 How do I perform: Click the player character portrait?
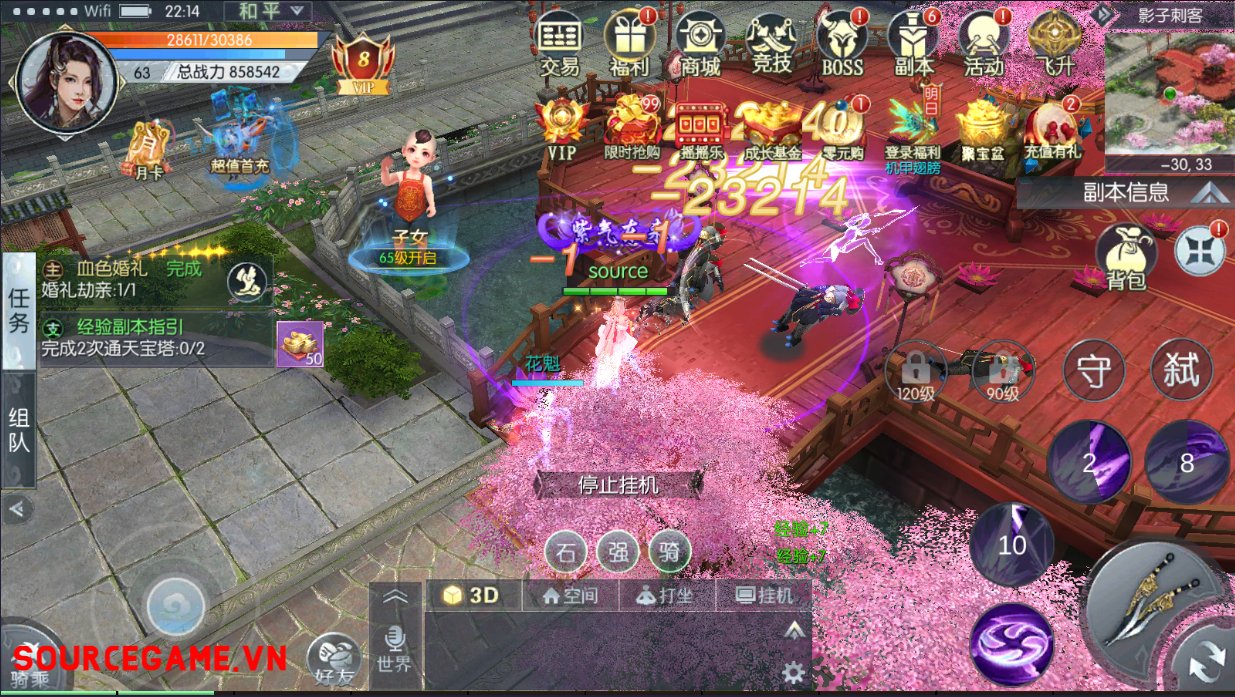click(x=67, y=80)
